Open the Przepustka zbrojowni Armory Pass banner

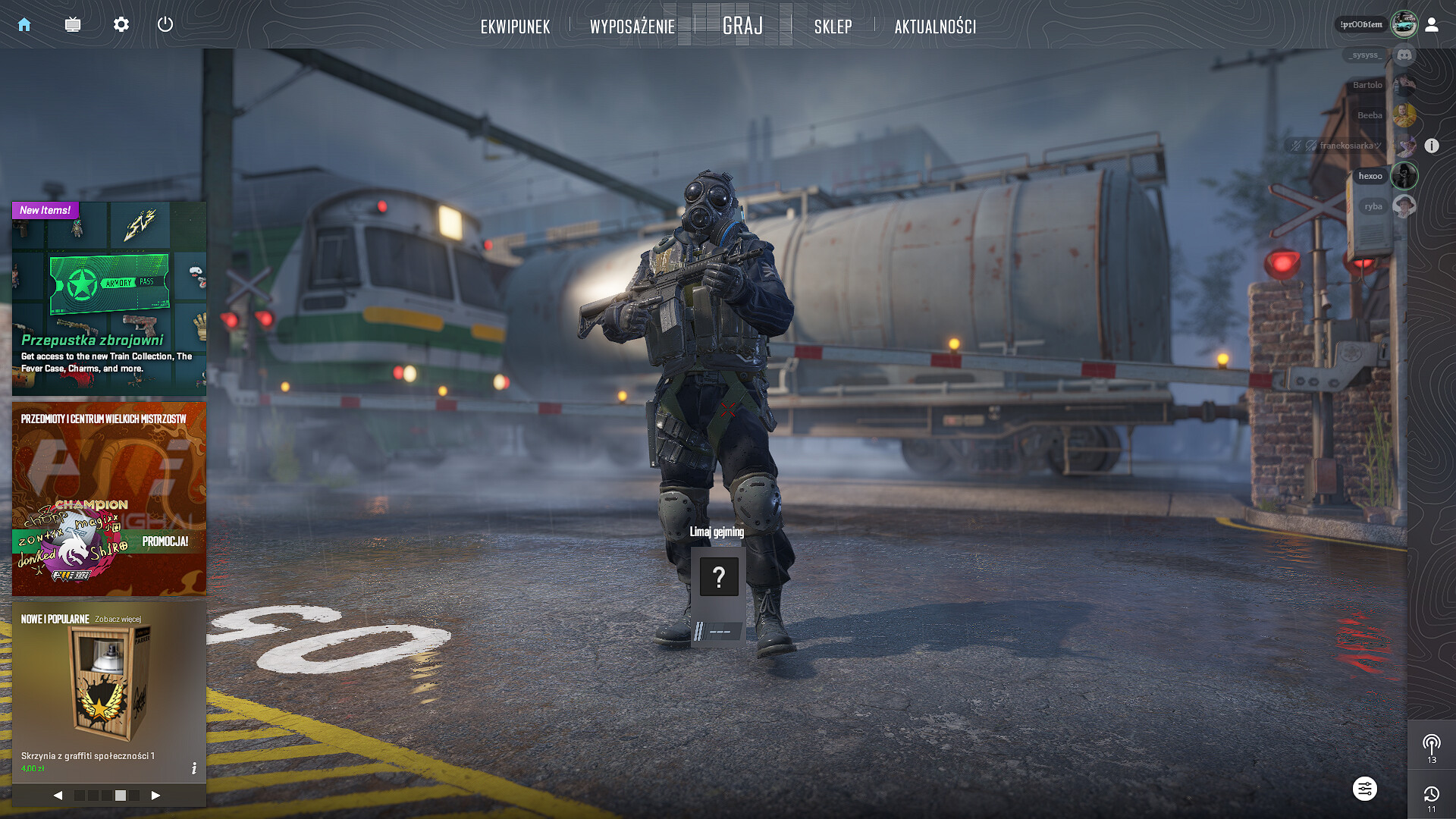pos(108,298)
